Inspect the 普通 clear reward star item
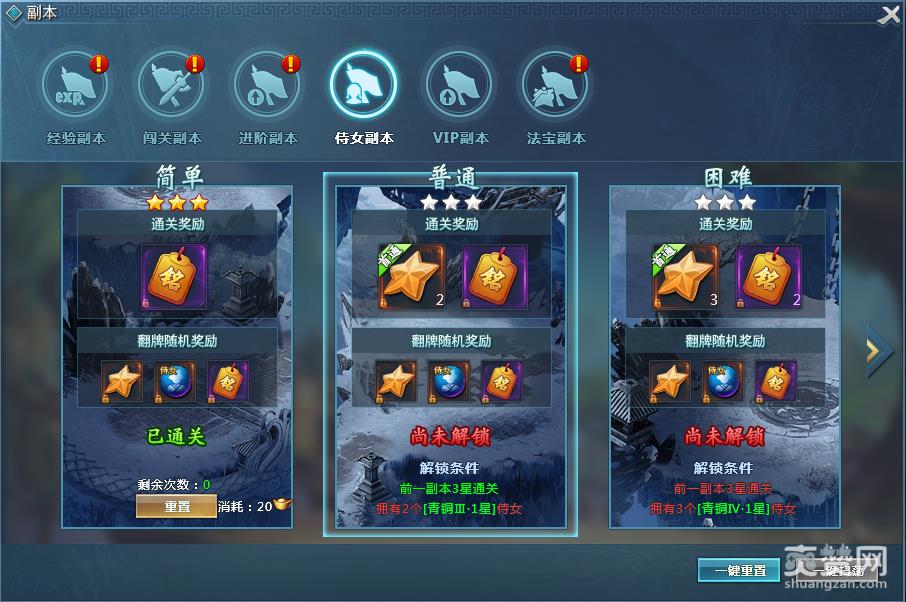The image size is (906, 602). (409, 275)
